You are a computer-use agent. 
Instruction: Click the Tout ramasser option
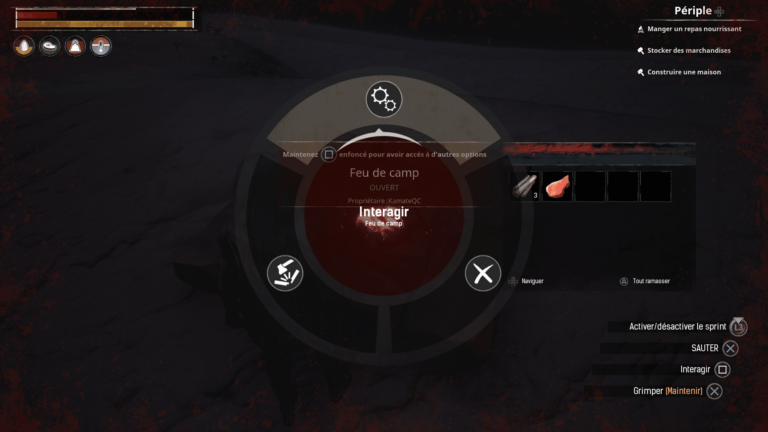click(650, 281)
